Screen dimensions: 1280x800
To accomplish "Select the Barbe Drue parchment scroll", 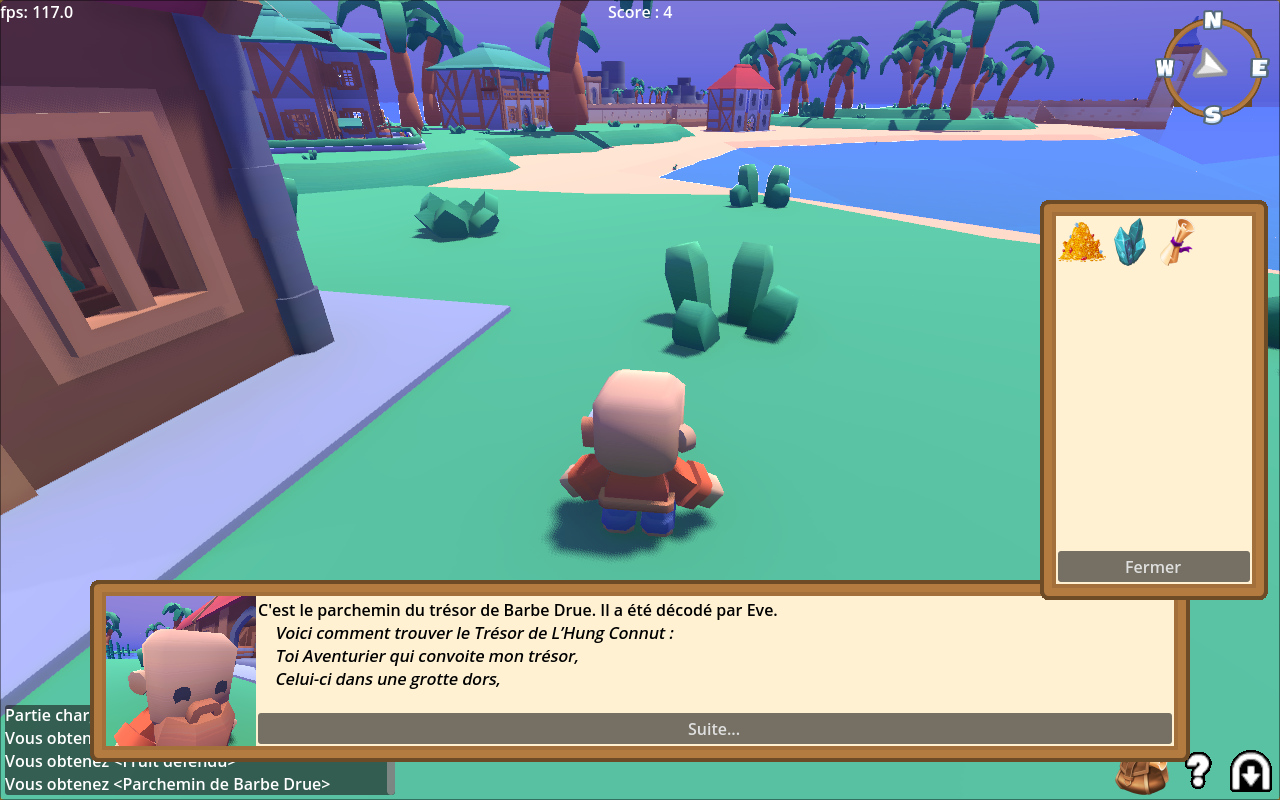I will [x=1178, y=242].
